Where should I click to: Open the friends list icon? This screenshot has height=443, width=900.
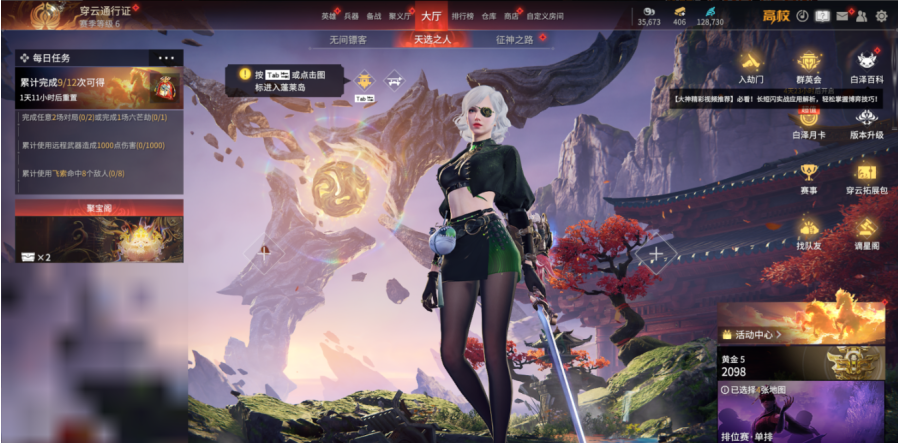pos(862,16)
